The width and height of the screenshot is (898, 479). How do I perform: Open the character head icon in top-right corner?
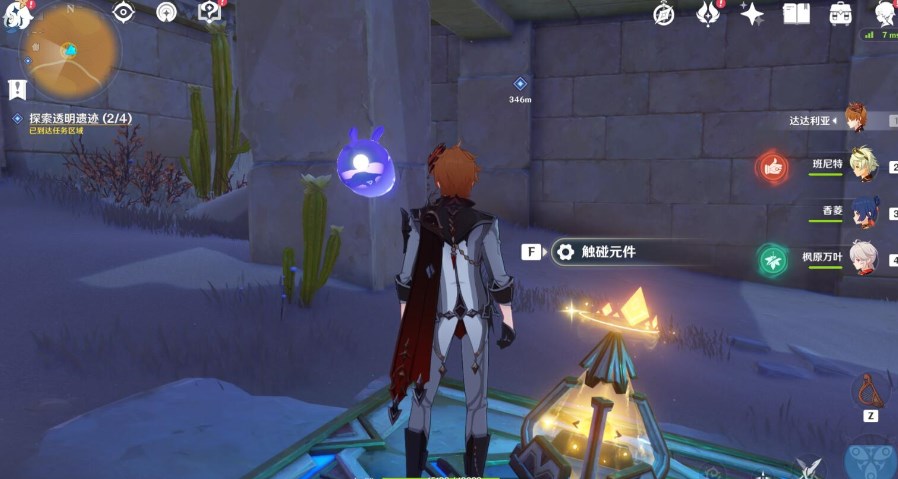pos(884,13)
